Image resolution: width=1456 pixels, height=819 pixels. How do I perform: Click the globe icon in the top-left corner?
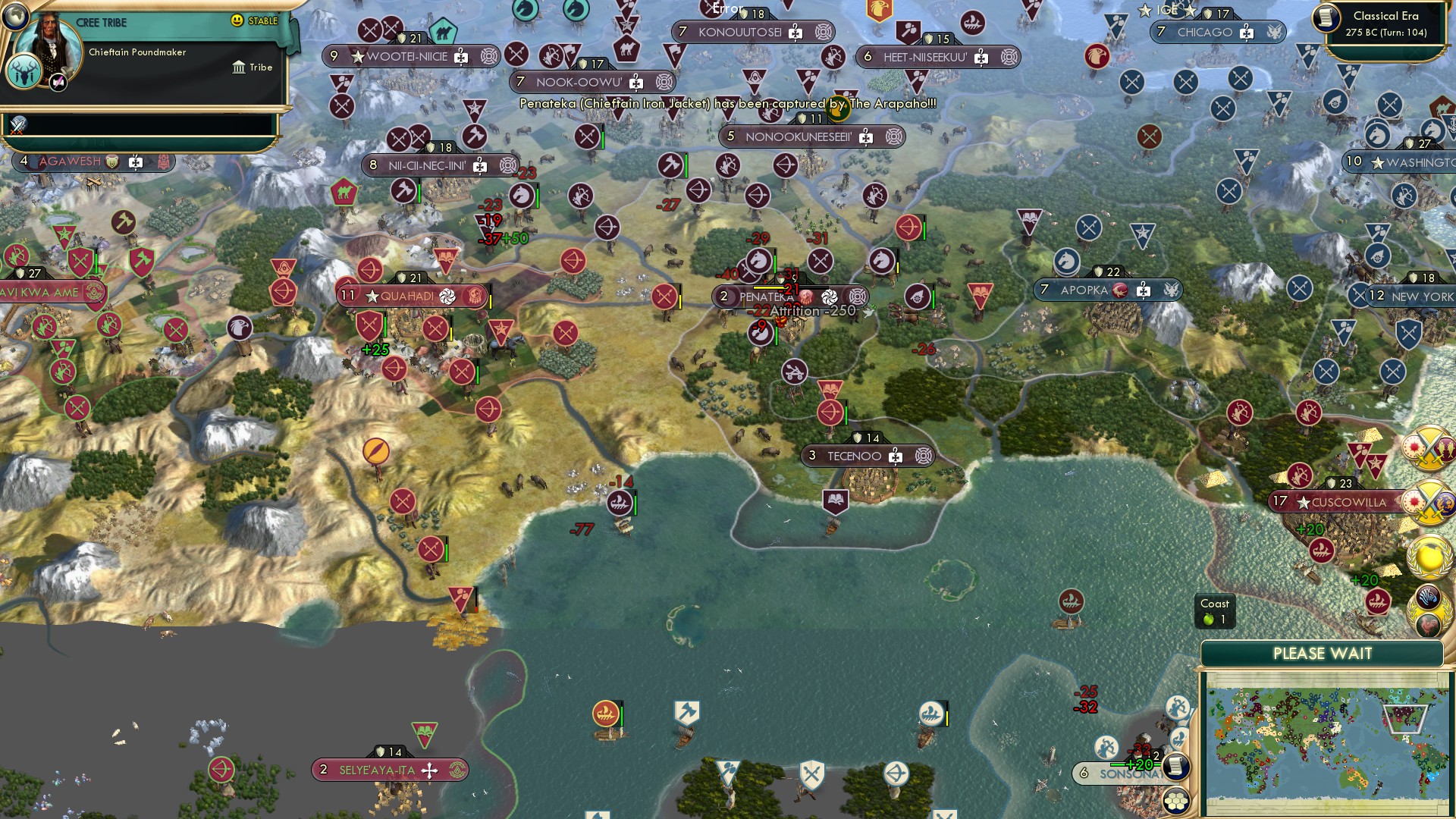click(14, 15)
